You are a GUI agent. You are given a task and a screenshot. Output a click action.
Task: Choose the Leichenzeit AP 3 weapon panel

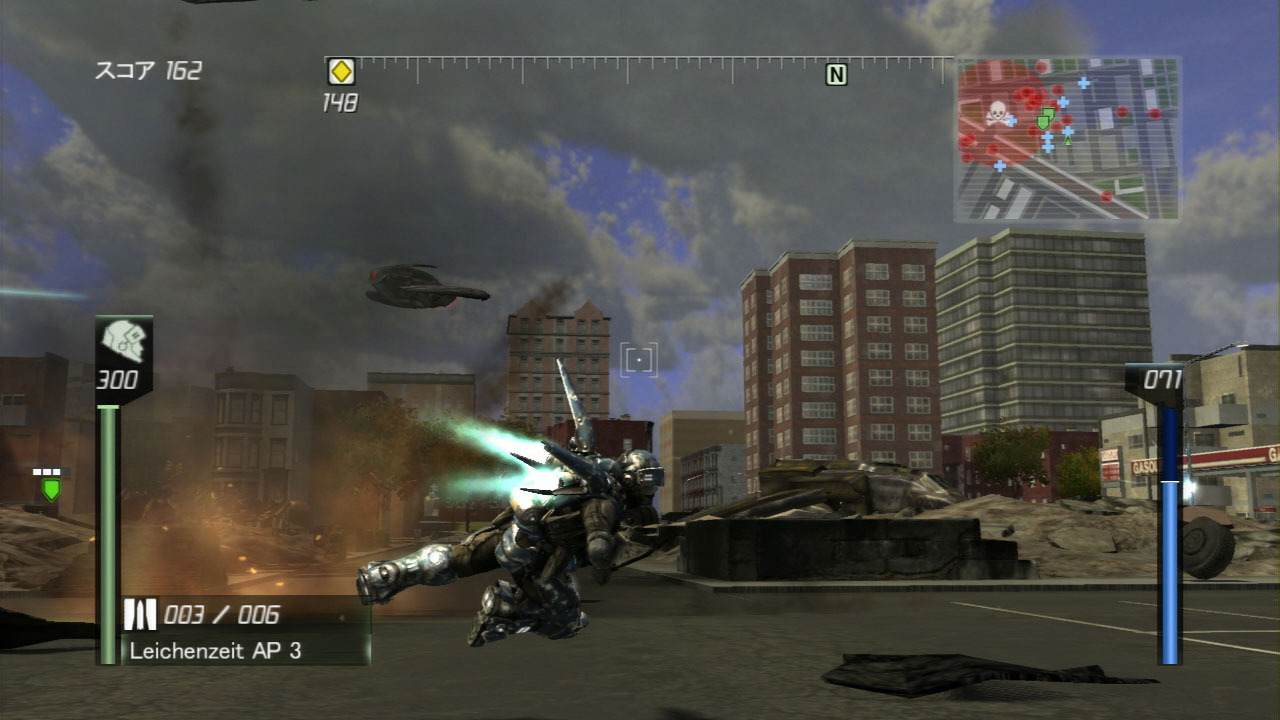pos(244,631)
